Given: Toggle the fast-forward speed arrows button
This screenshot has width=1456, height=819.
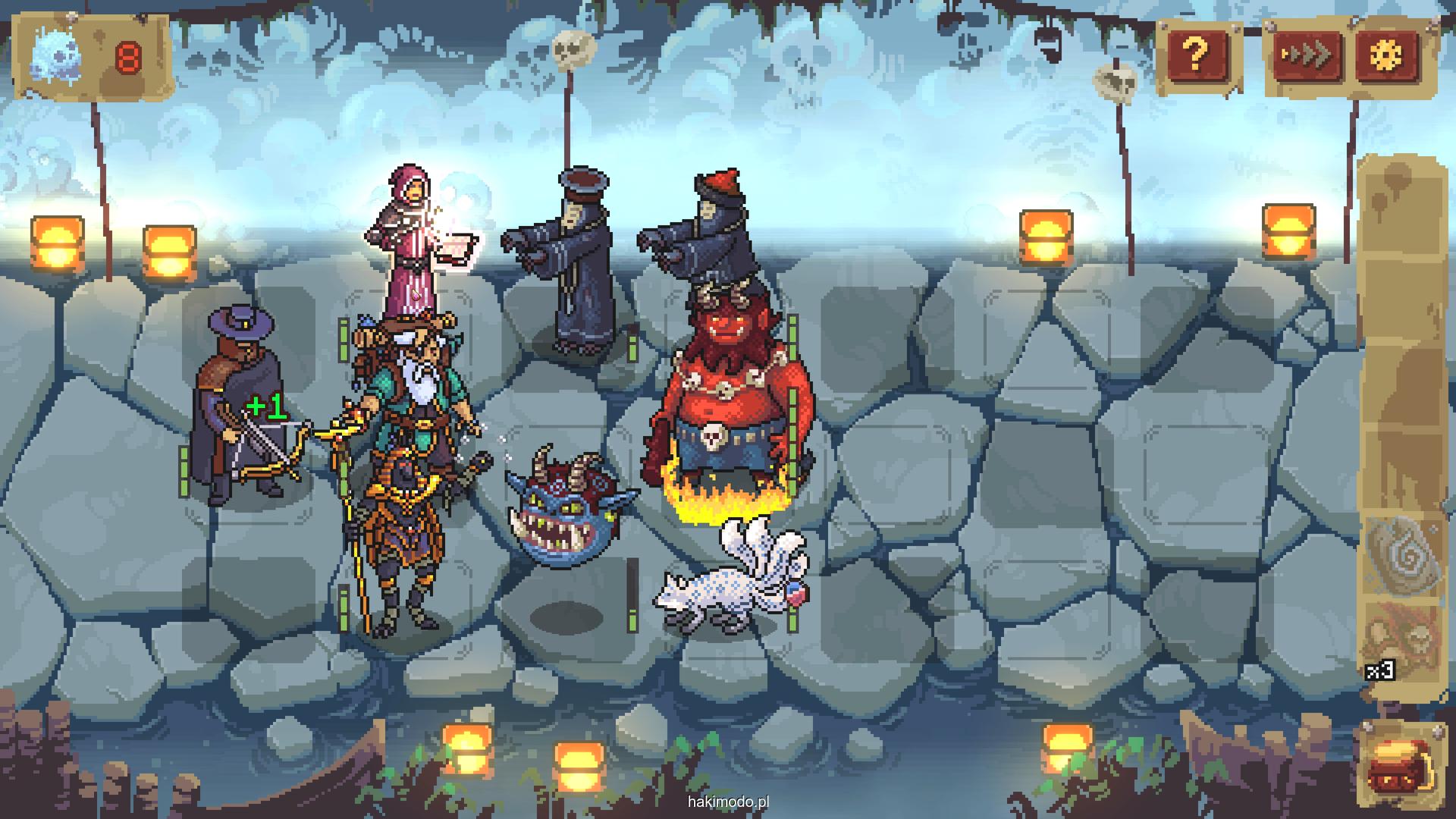Looking at the screenshot, I should pos(1306,55).
